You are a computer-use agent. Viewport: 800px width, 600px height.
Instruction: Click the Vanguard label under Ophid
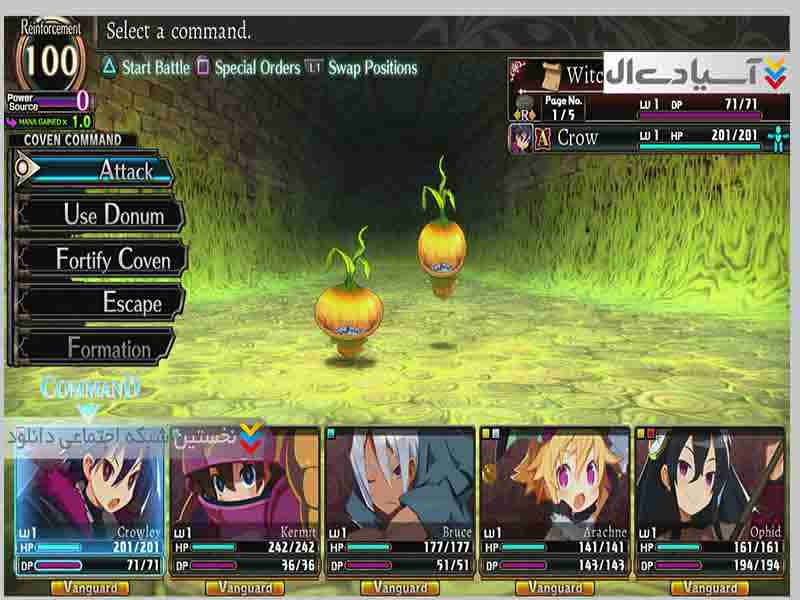(x=711, y=588)
